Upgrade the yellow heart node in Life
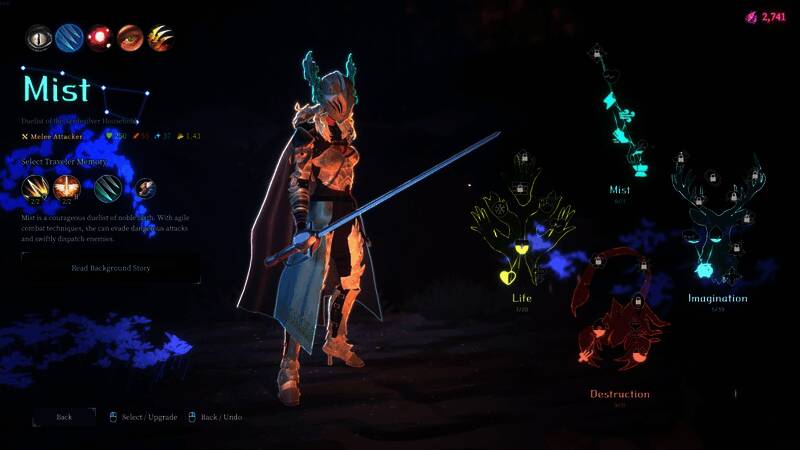 tap(505, 277)
